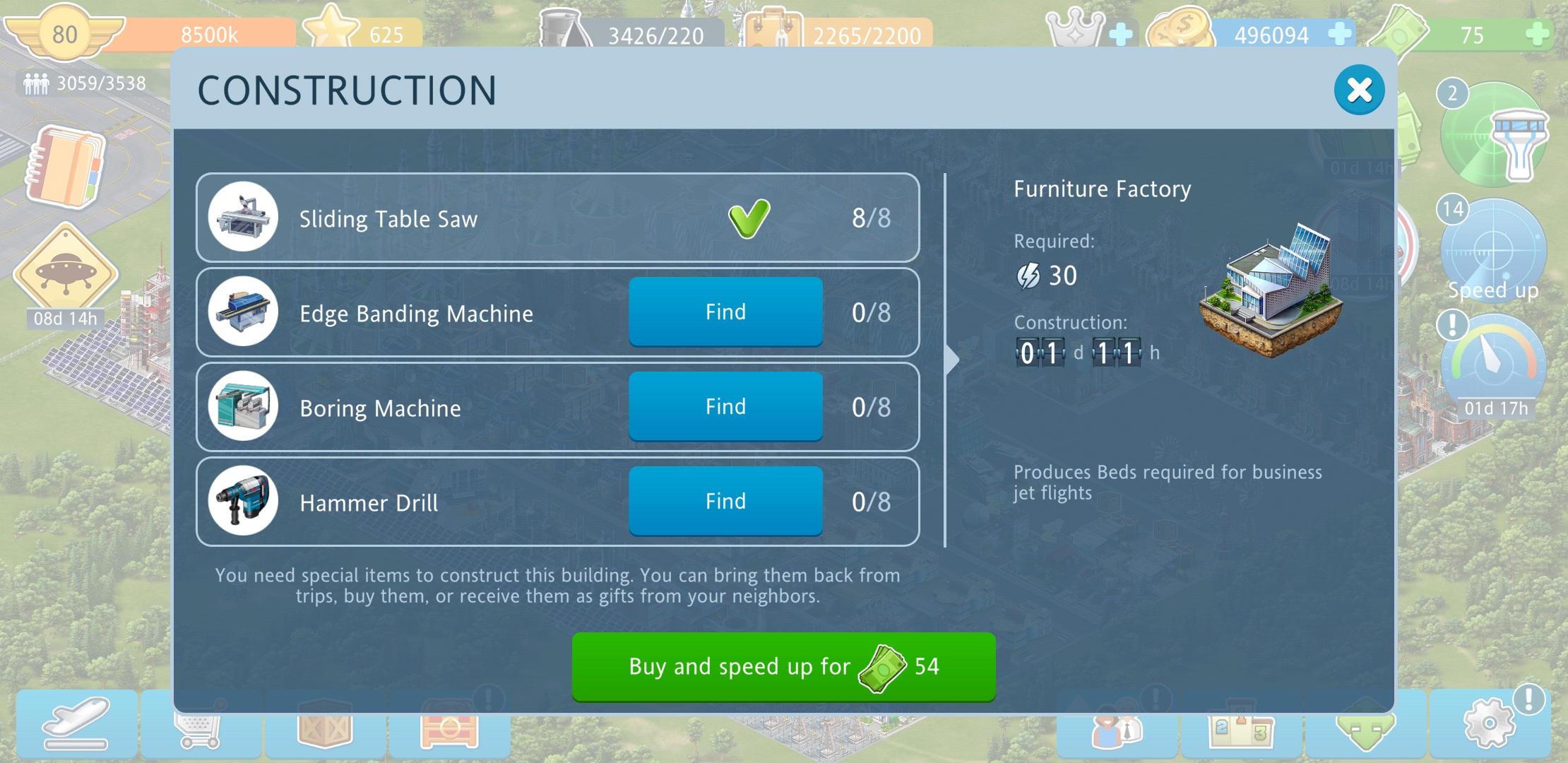This screenshot has width=1568, height=763.
Task: Add crown bonus with plus button
Action: point(1120,34)
